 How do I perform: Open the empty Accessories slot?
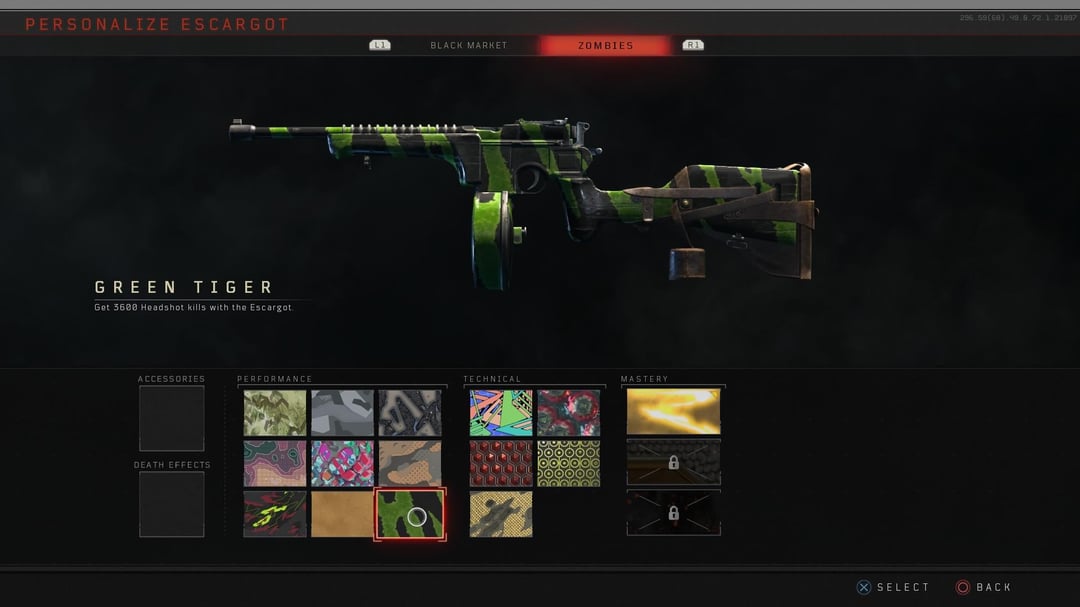click(x=171, y=418)
